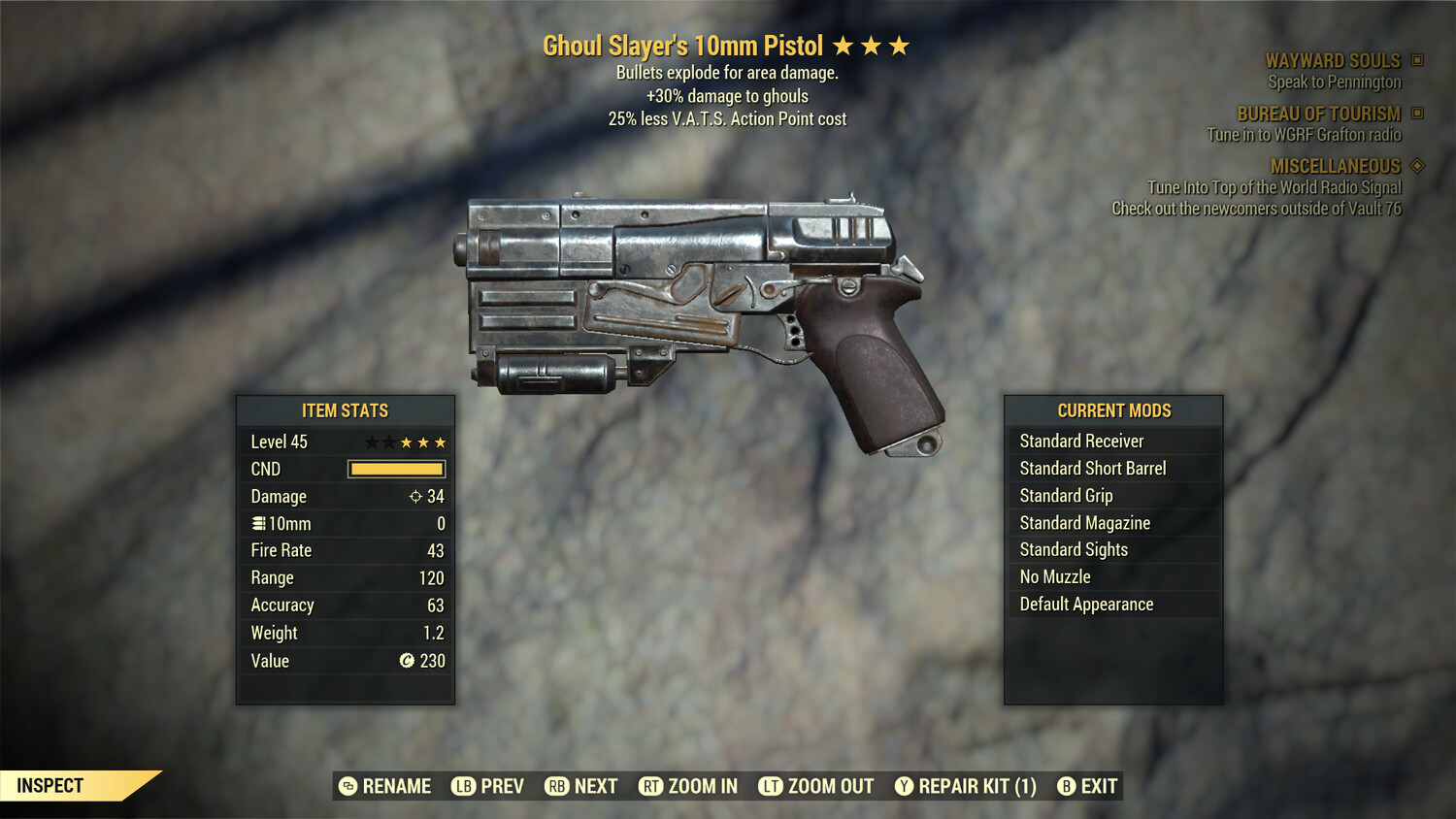
Task: Click the yellow CND condition bar
Action: coord(395,469)
